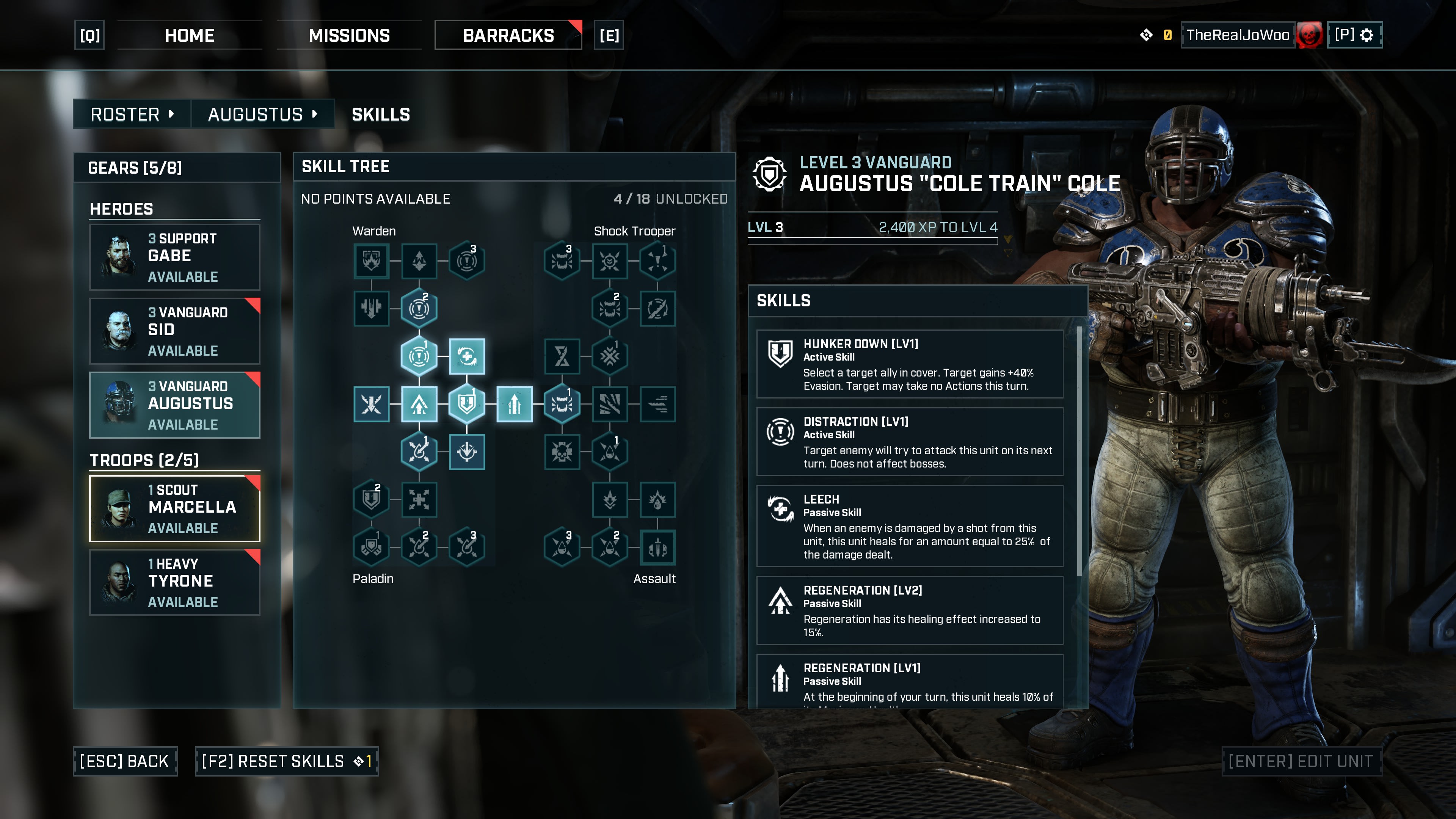Image resolution: width=1456 pixels, height=819 pixels.
Task: Select the Hunker Down shield skill node
Action: 467,403
